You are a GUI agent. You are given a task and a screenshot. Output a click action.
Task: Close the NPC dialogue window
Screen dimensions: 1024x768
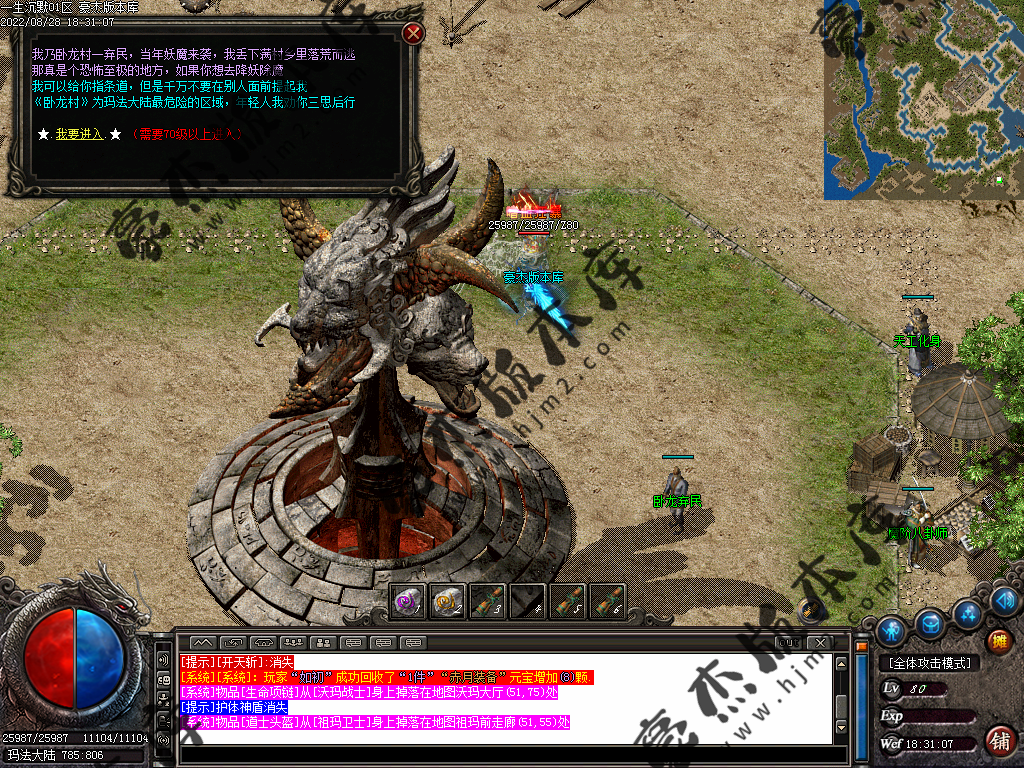(413, 33)
